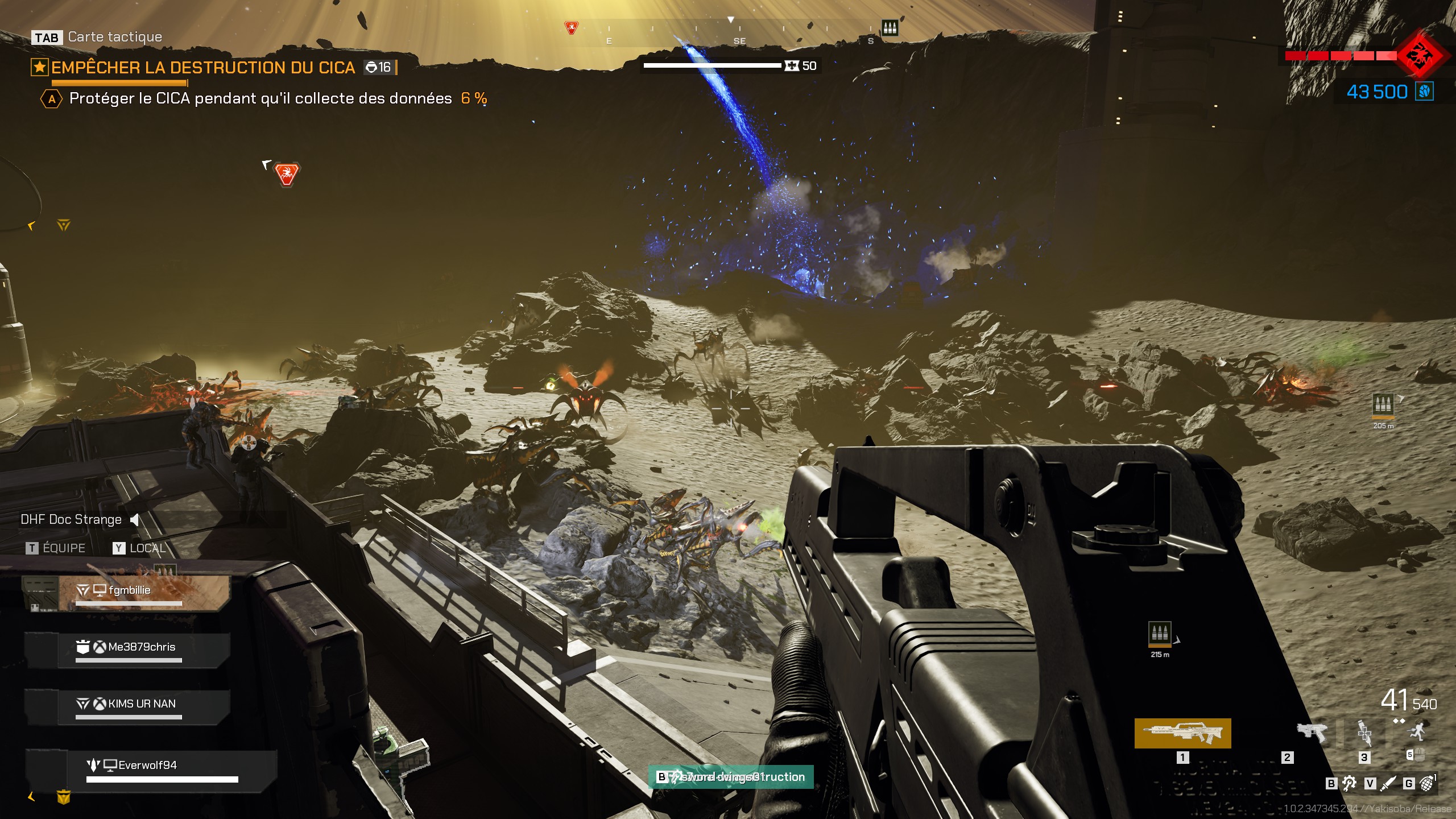The image size is (1456, 819).
Task: Select the EMPÊCHER LA DESTRUCTION DU CICA objective
Action: [202, 68]
